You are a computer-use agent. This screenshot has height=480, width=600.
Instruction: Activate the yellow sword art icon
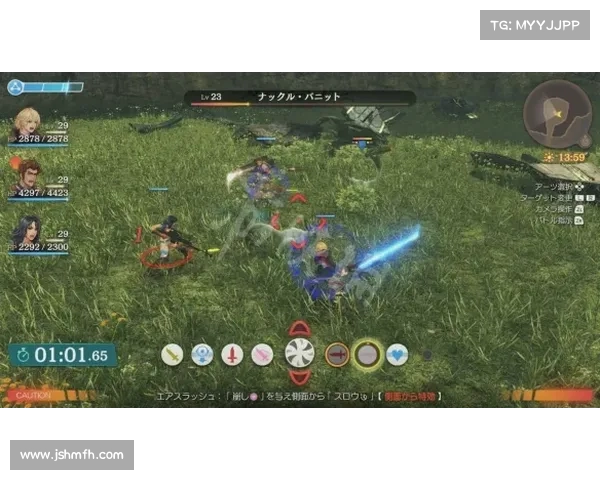tap(173, 354)
